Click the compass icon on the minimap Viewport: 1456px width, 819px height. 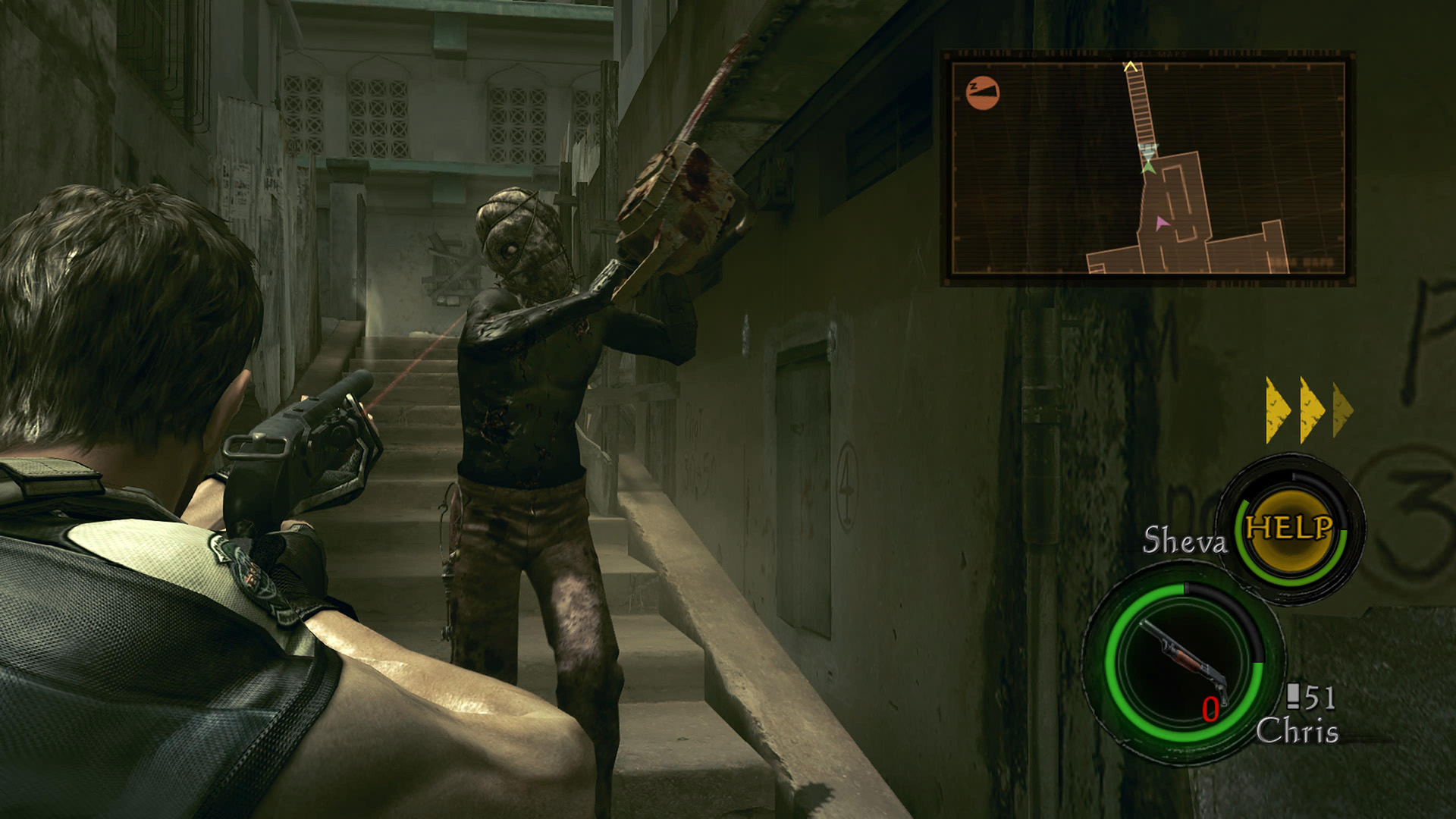(x=982, y=92)
